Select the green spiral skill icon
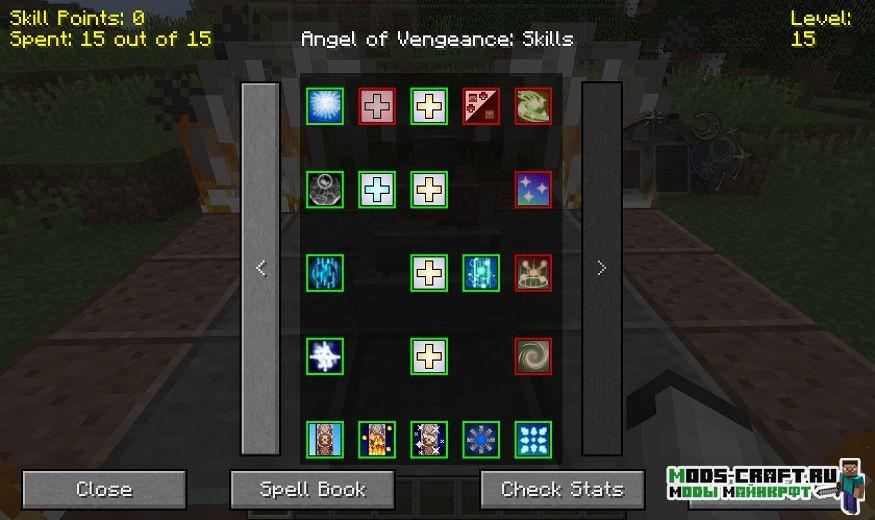The image size is (875, 520). [533, 356]
